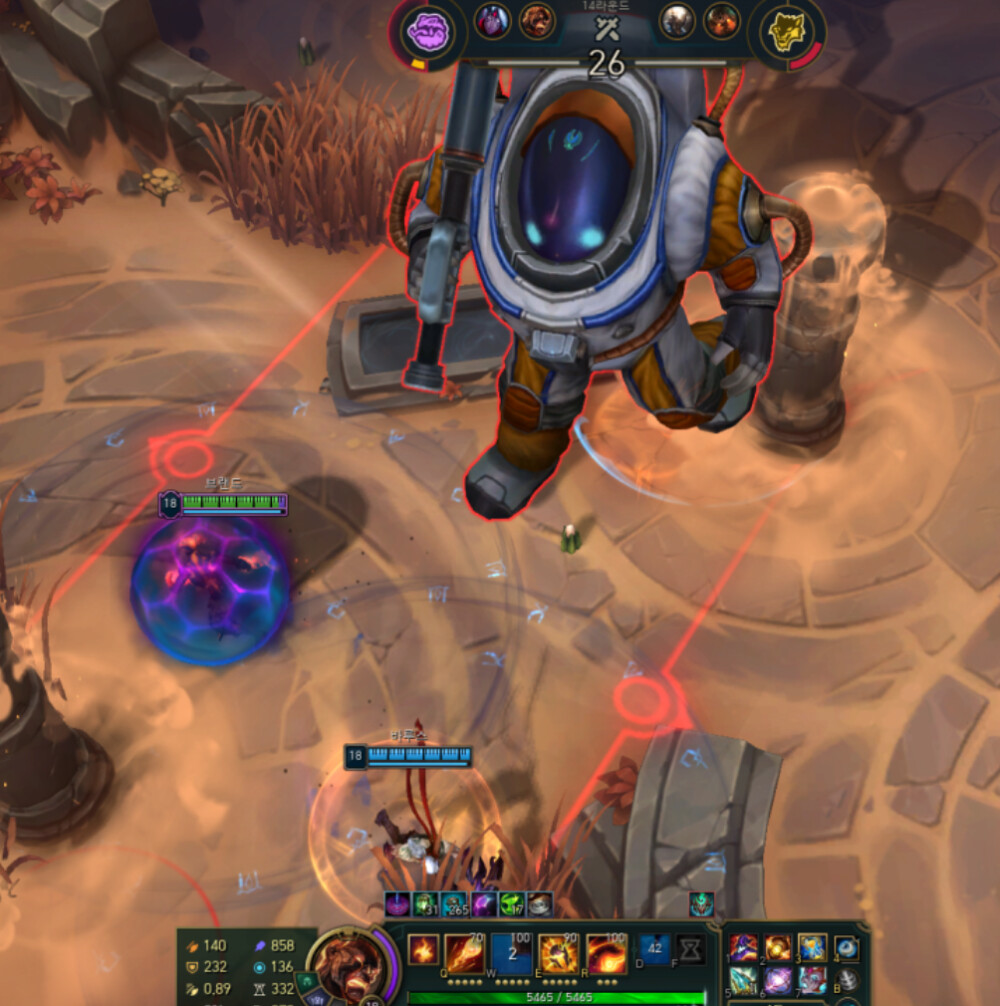Click the purple team emblem on scoreboard
The height and width of the screenshot is (1006, 1000).
tap(427, 30)
